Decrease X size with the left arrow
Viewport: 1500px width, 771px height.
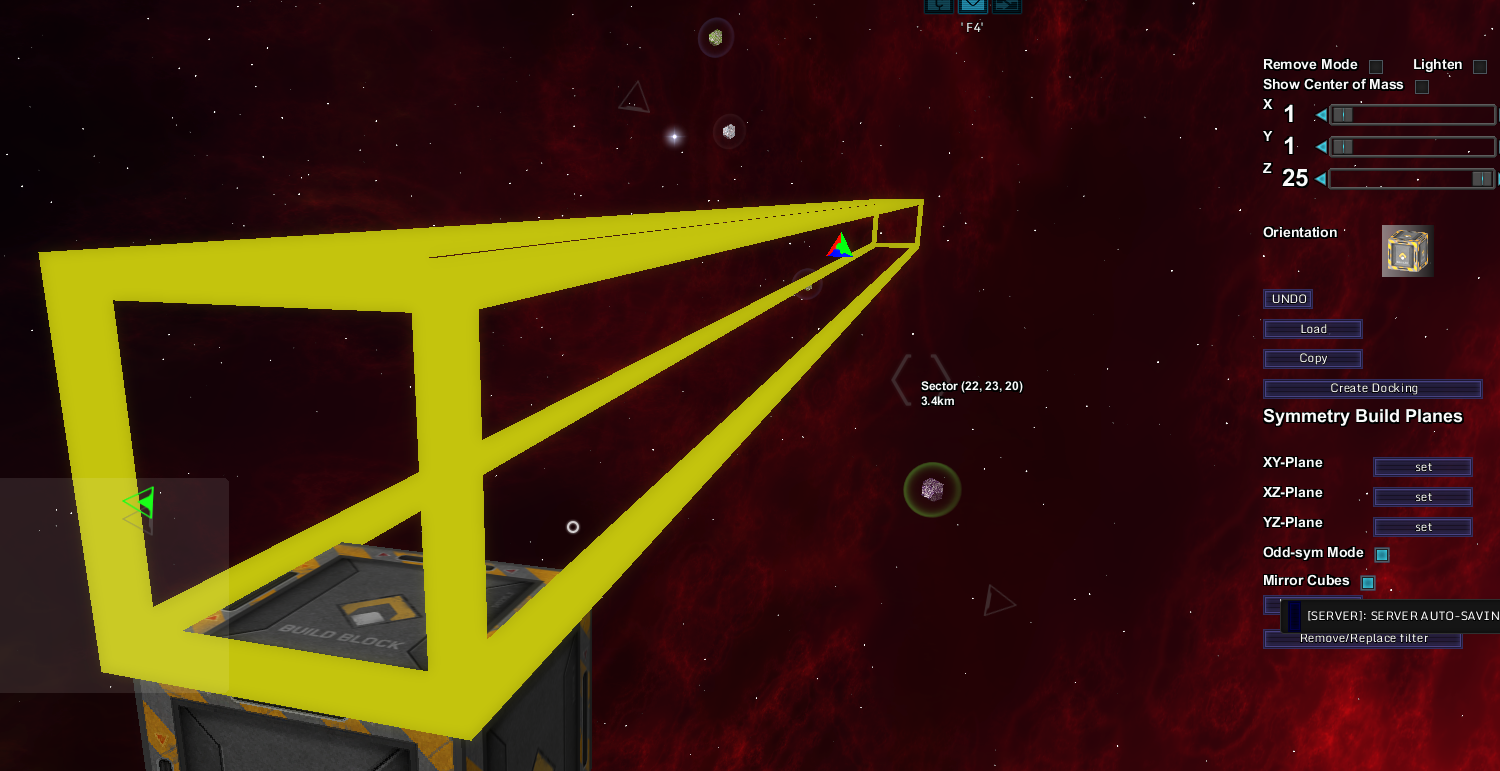pyautogui.click(x=1321, y=115)
